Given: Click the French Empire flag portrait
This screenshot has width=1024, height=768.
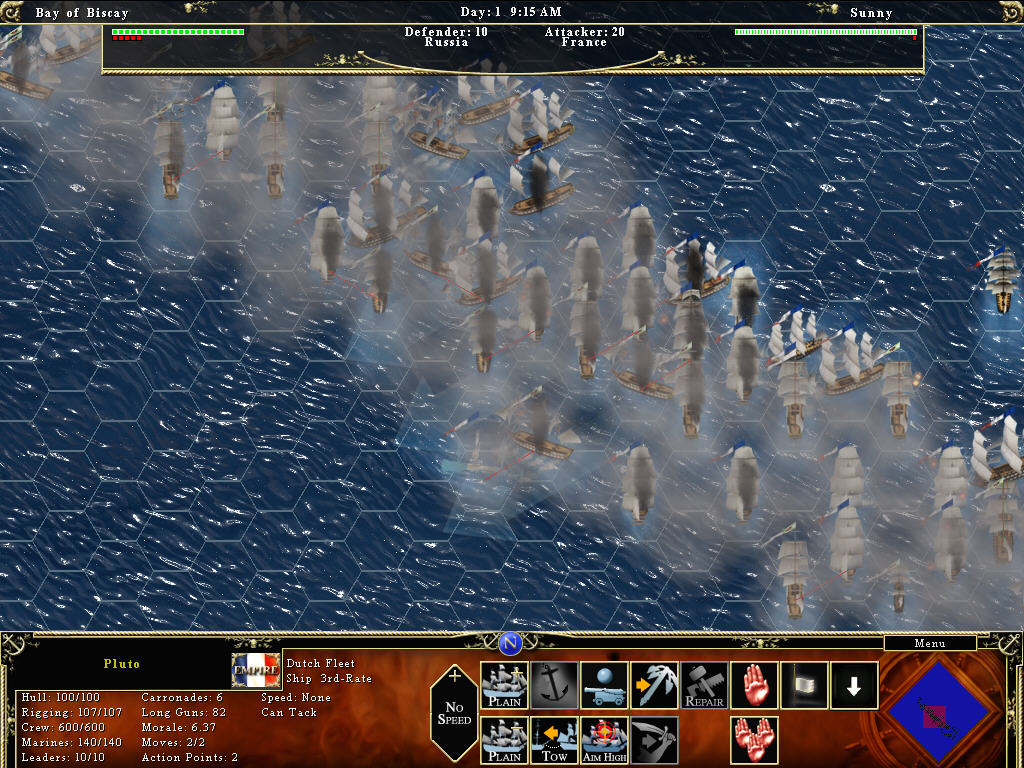Looking at the screenshot, I should pos(256,670).
